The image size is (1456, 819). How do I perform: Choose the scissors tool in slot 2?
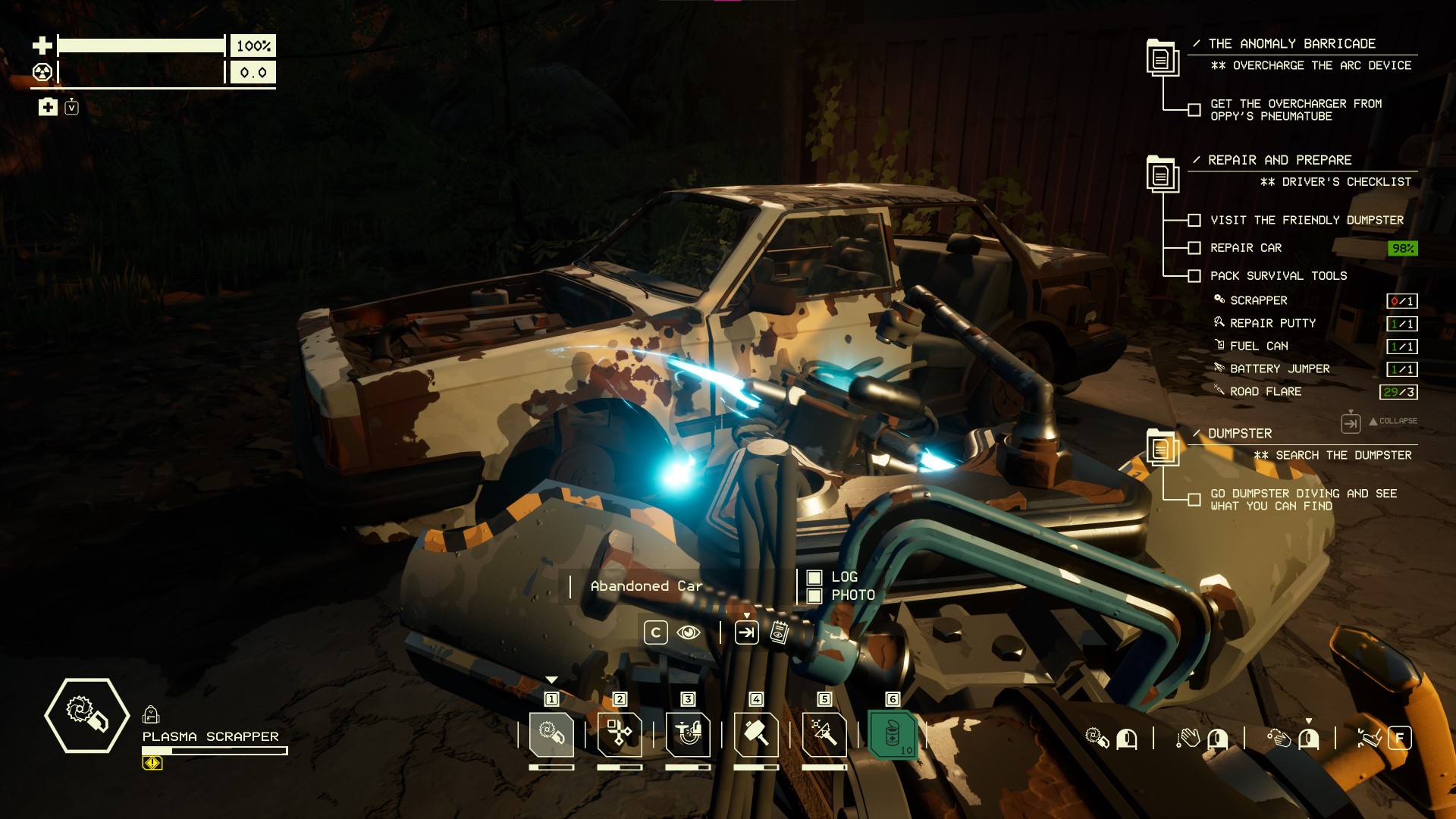pyautogui.click(x=620, y=734)
